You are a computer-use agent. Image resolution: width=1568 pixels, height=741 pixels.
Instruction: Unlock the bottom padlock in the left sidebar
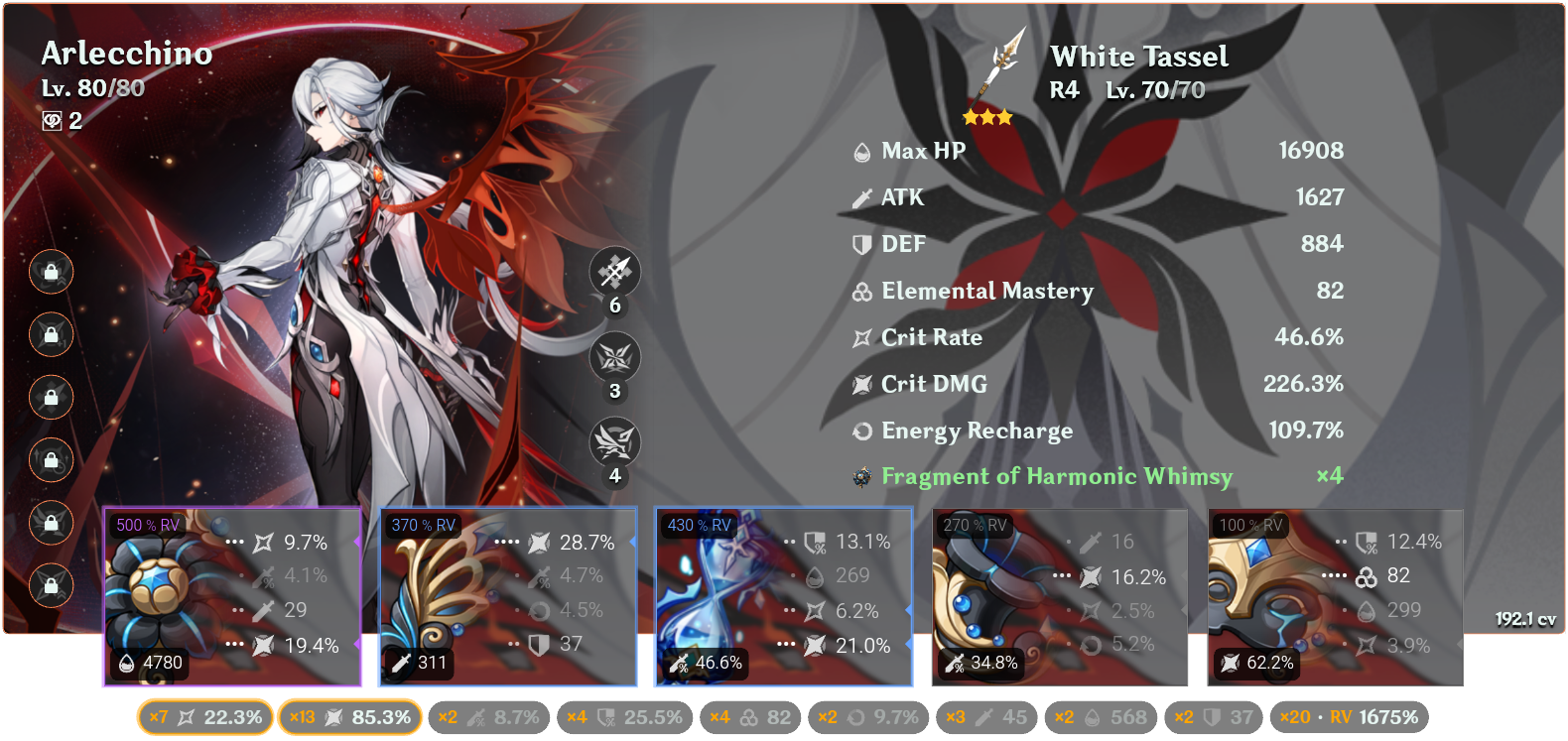pos(51,586)
